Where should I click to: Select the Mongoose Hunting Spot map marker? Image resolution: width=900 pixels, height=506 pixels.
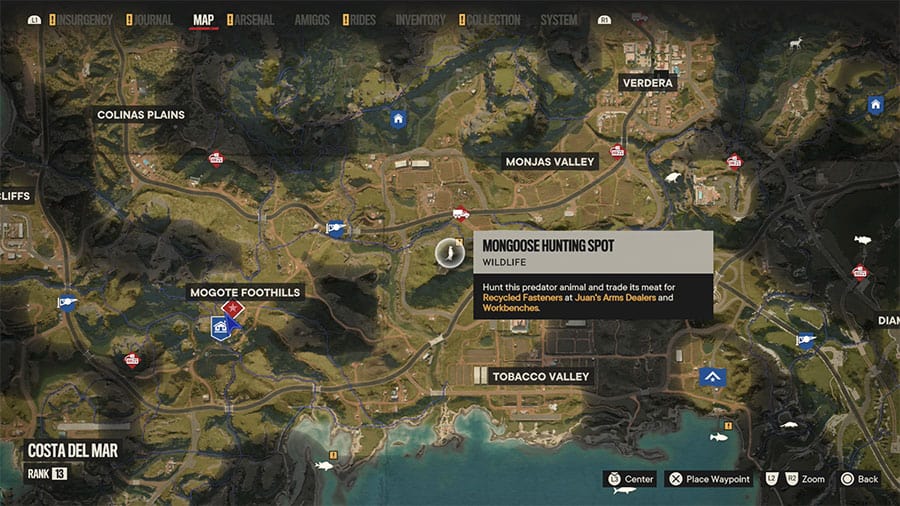point(449,255)
